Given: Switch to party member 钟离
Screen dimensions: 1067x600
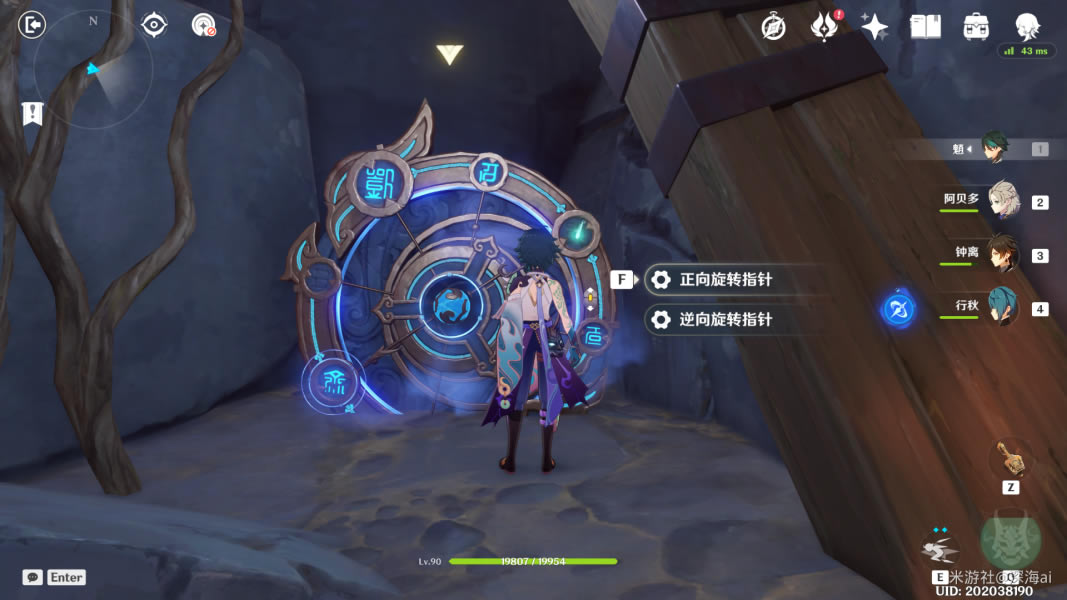Looking at the screenshot, I should pyautogui.click(x=1002, y=253).
